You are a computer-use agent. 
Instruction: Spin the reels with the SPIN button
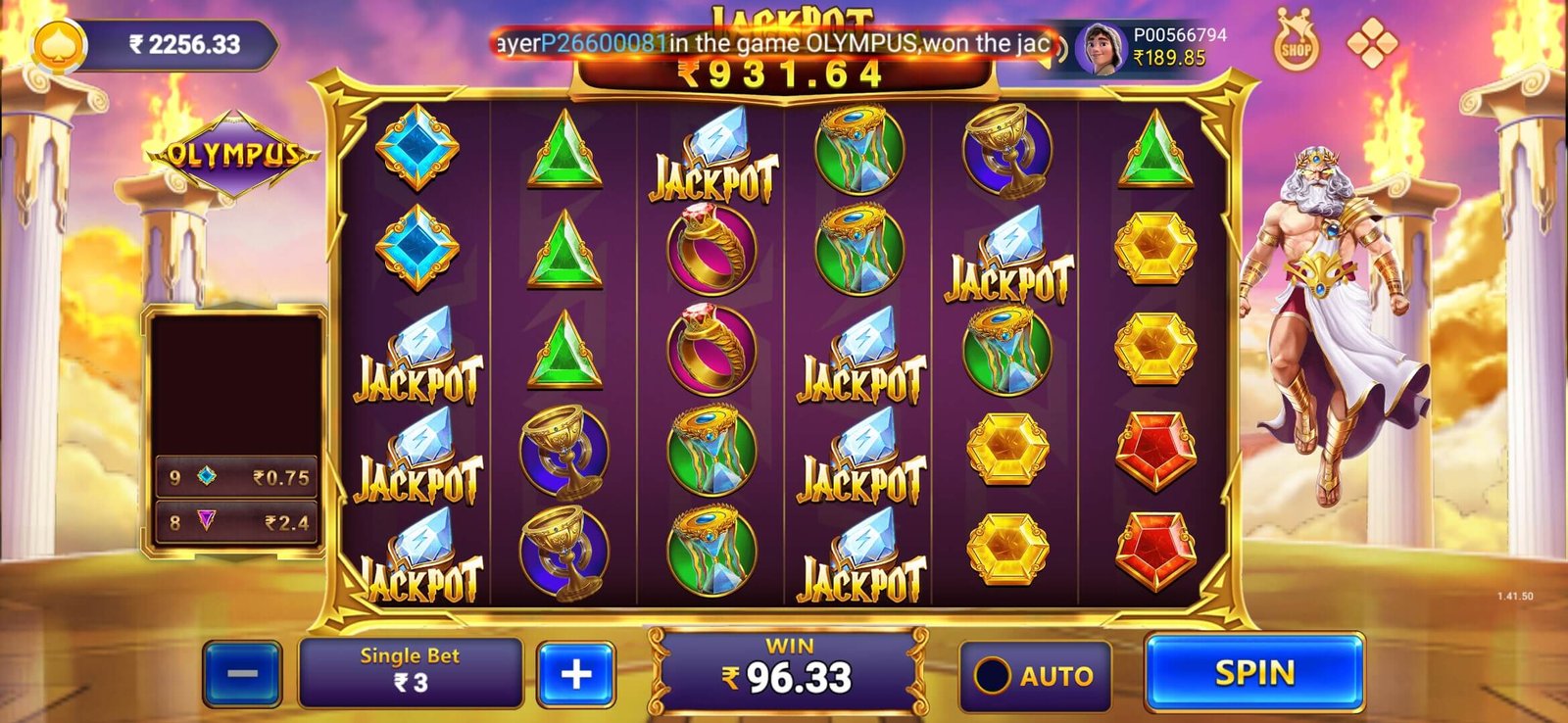coord(1254,673)
